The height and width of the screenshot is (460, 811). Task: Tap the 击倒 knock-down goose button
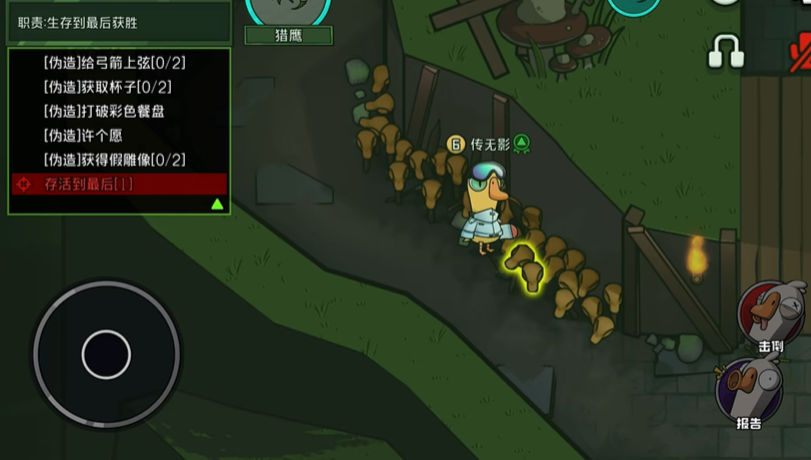pos(772,315)
